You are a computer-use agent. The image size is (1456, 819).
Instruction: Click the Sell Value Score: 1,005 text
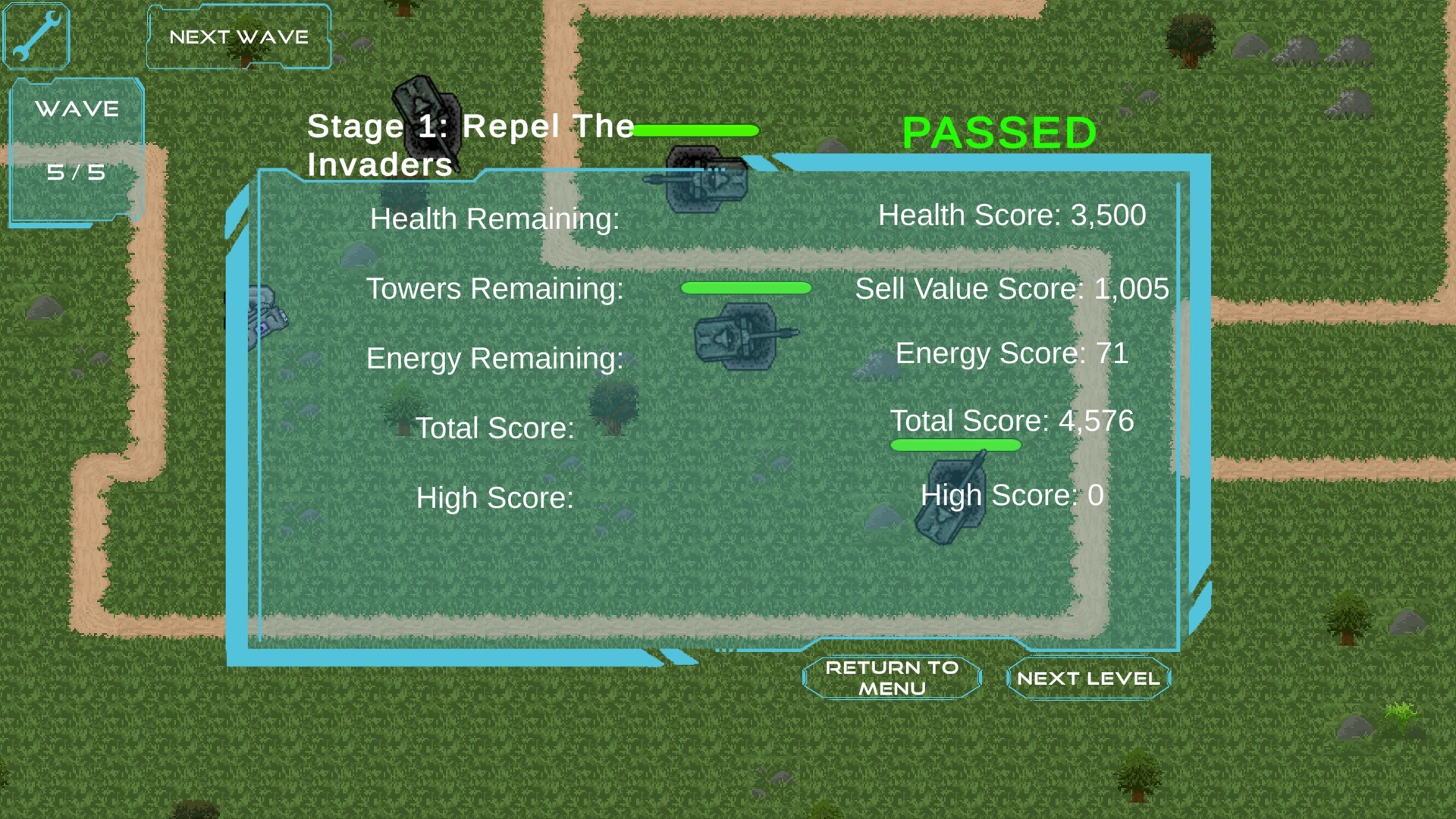click(1012, 289)
